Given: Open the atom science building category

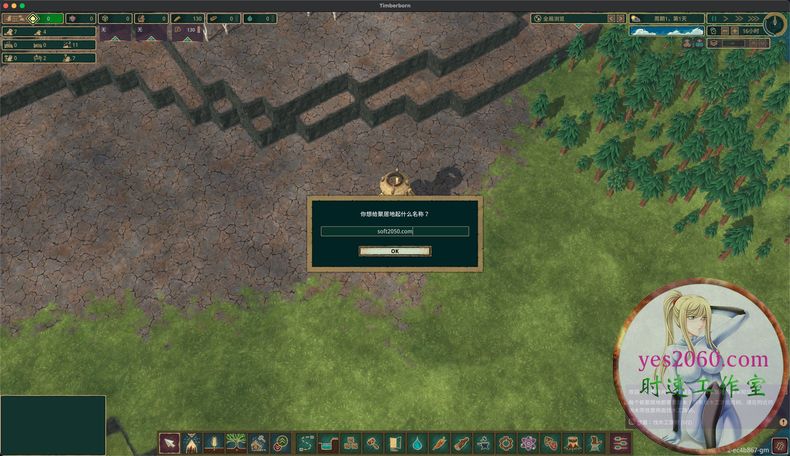Looking at the screenshot, I should tap(529, 442).
